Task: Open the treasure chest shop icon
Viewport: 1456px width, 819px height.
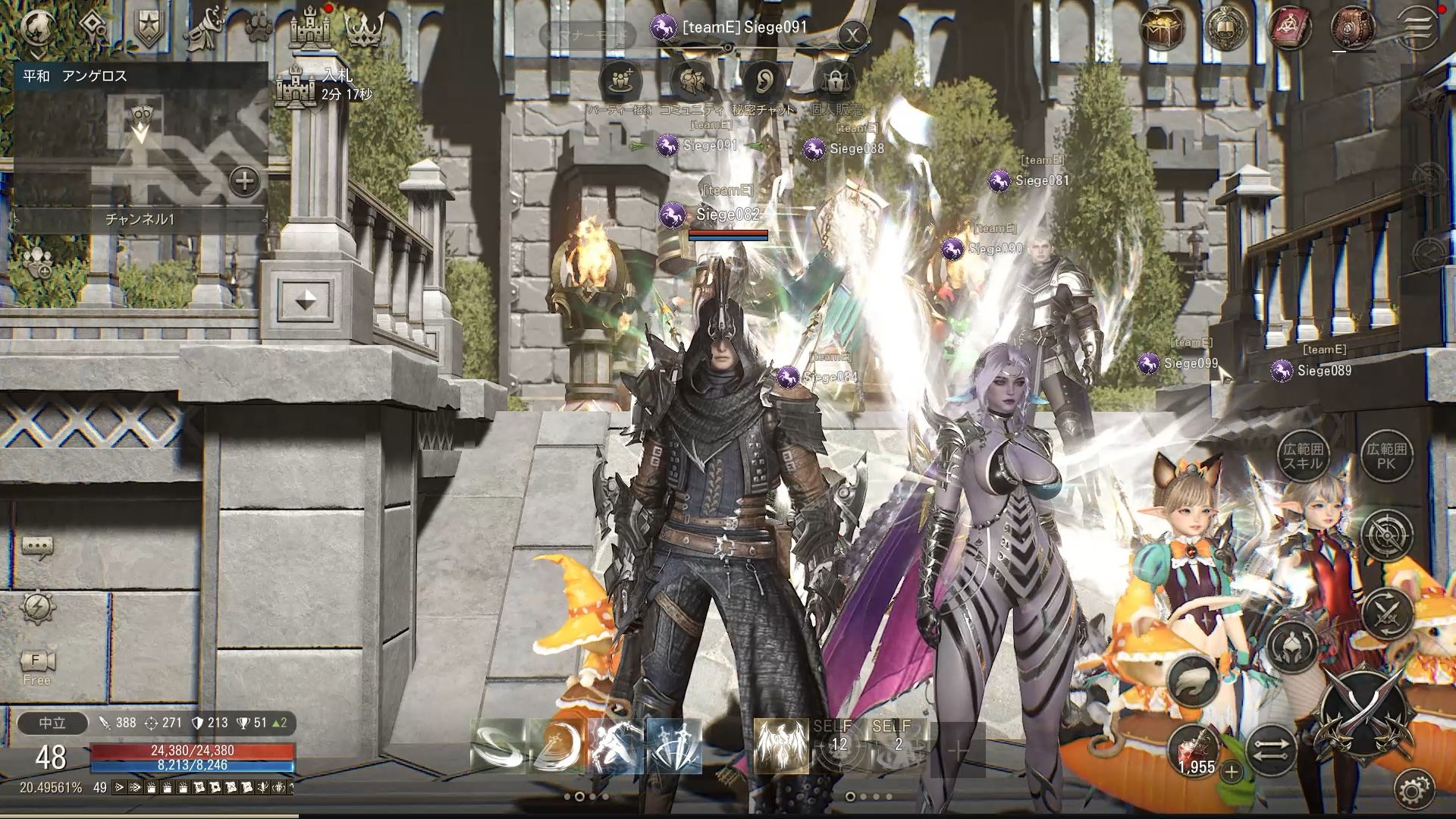Action: [x=1162, y=29]
